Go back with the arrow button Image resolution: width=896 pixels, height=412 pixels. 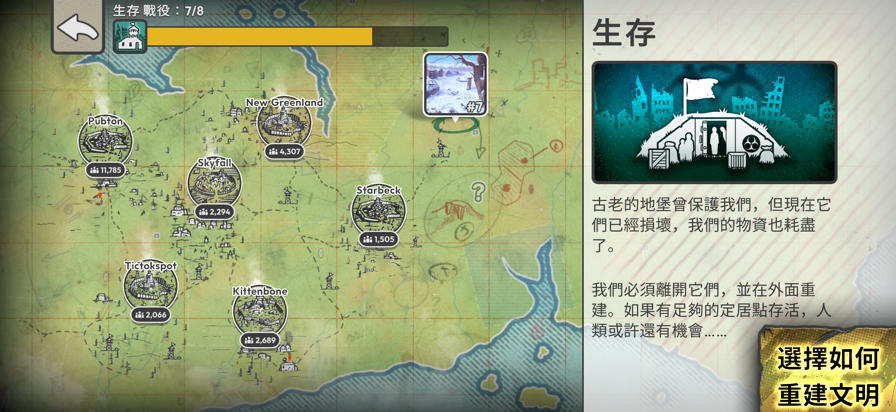[77, 27]
